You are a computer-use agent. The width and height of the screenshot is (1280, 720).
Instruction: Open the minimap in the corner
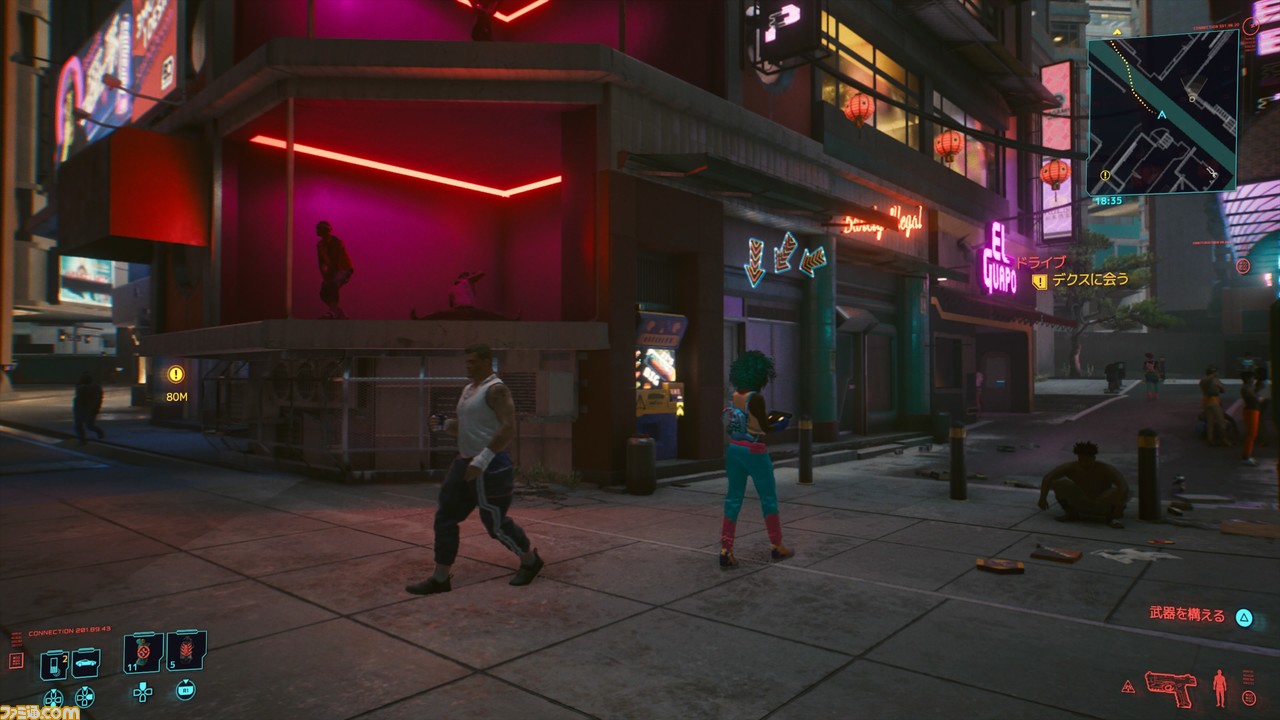[x=1162, y=110]
